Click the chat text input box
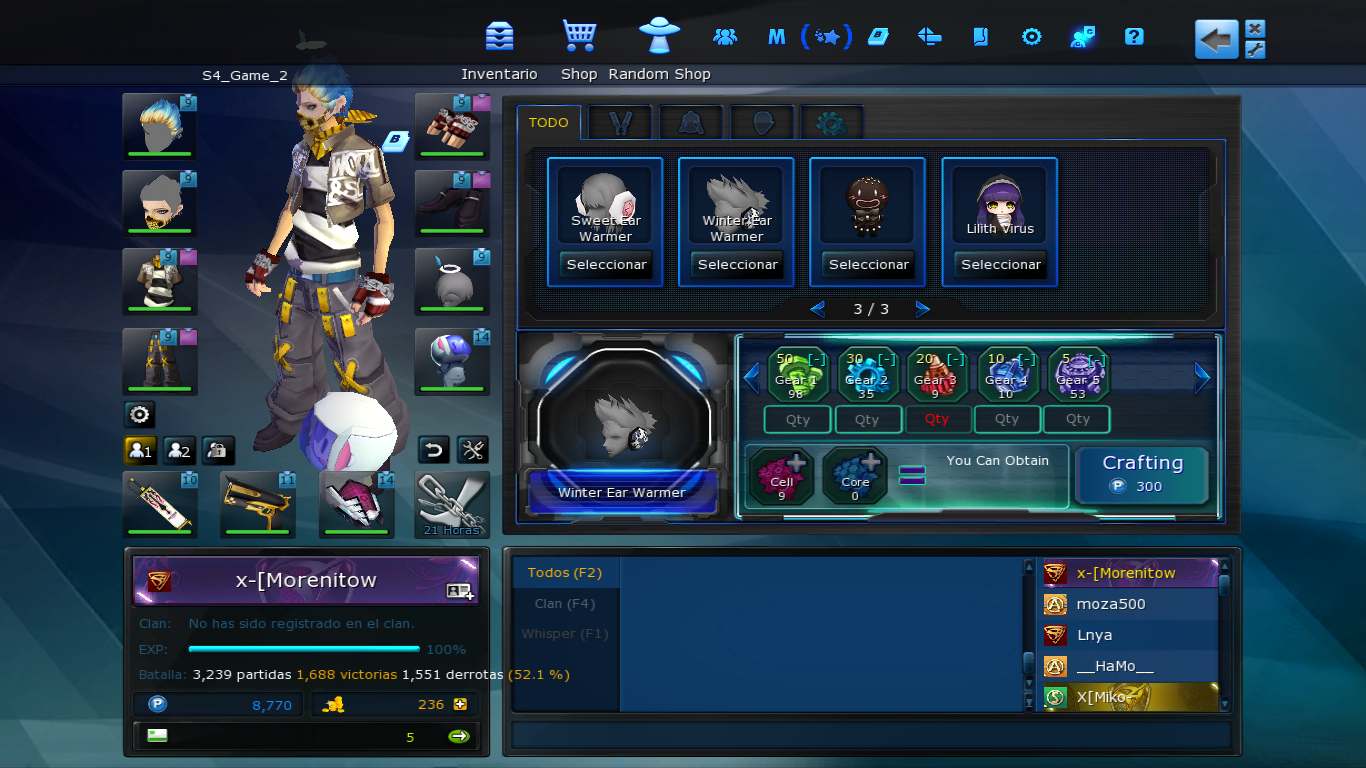The width and height of the screenshot is (1366, 768). point(870,735)
